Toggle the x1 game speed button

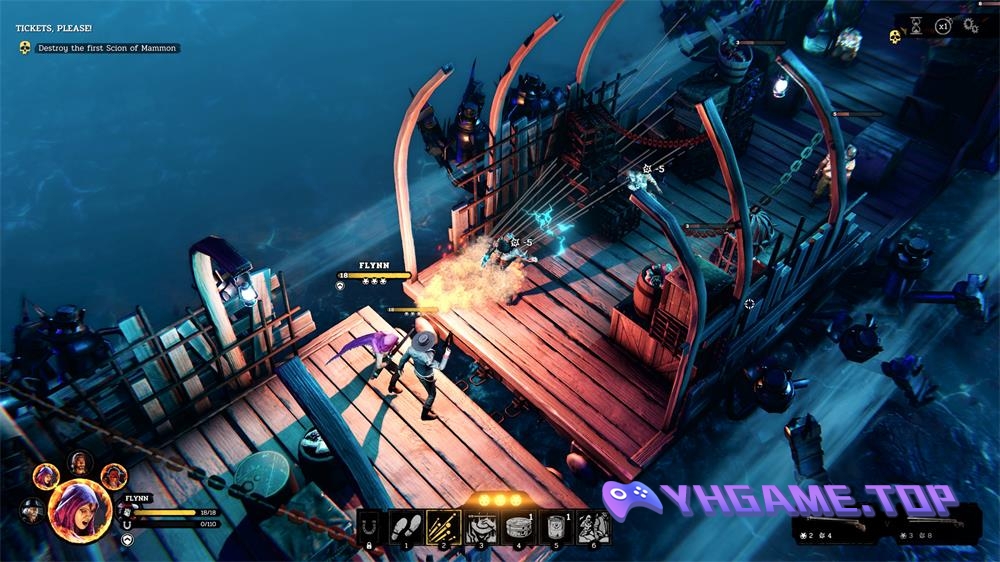(x=943, y=27)
